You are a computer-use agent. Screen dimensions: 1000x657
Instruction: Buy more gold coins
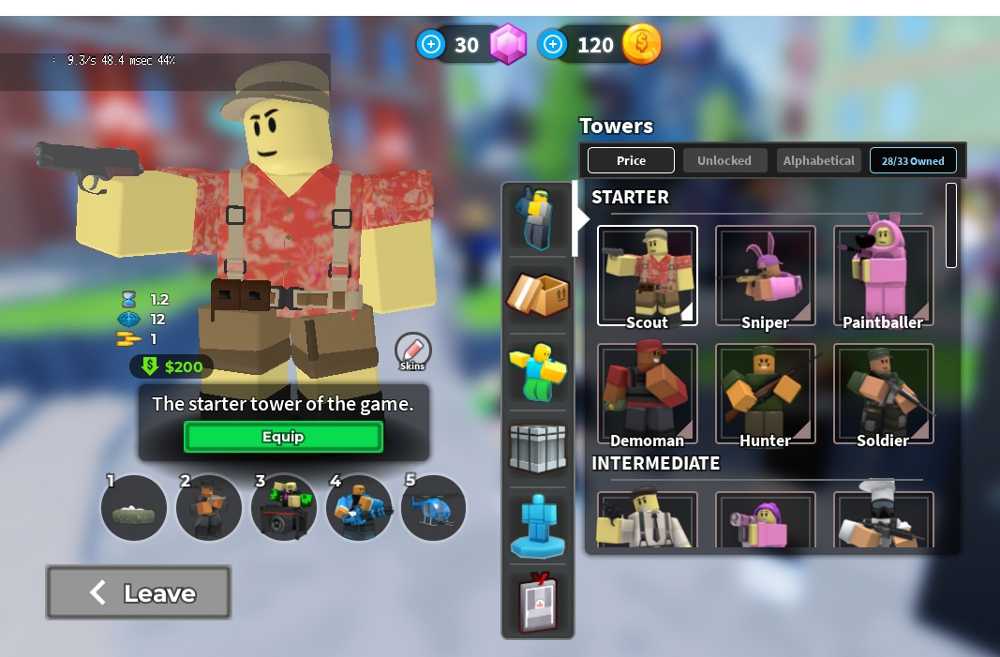coord(553,45)
